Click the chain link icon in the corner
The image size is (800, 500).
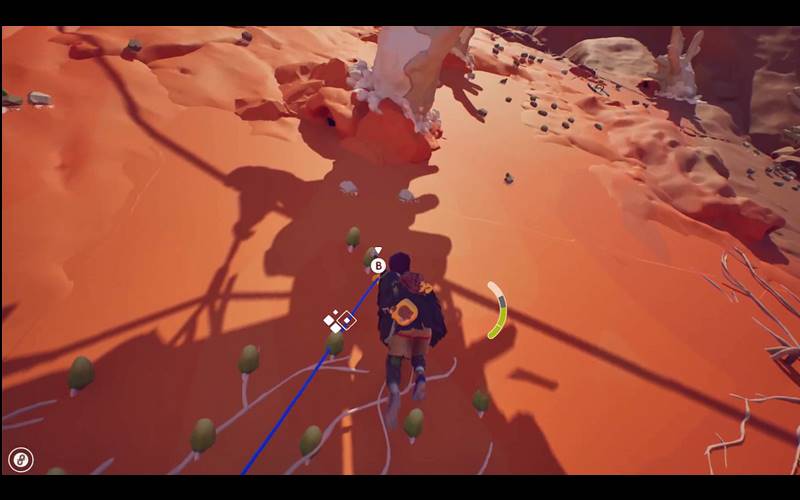pyautogui.click(x=20, y=459)
